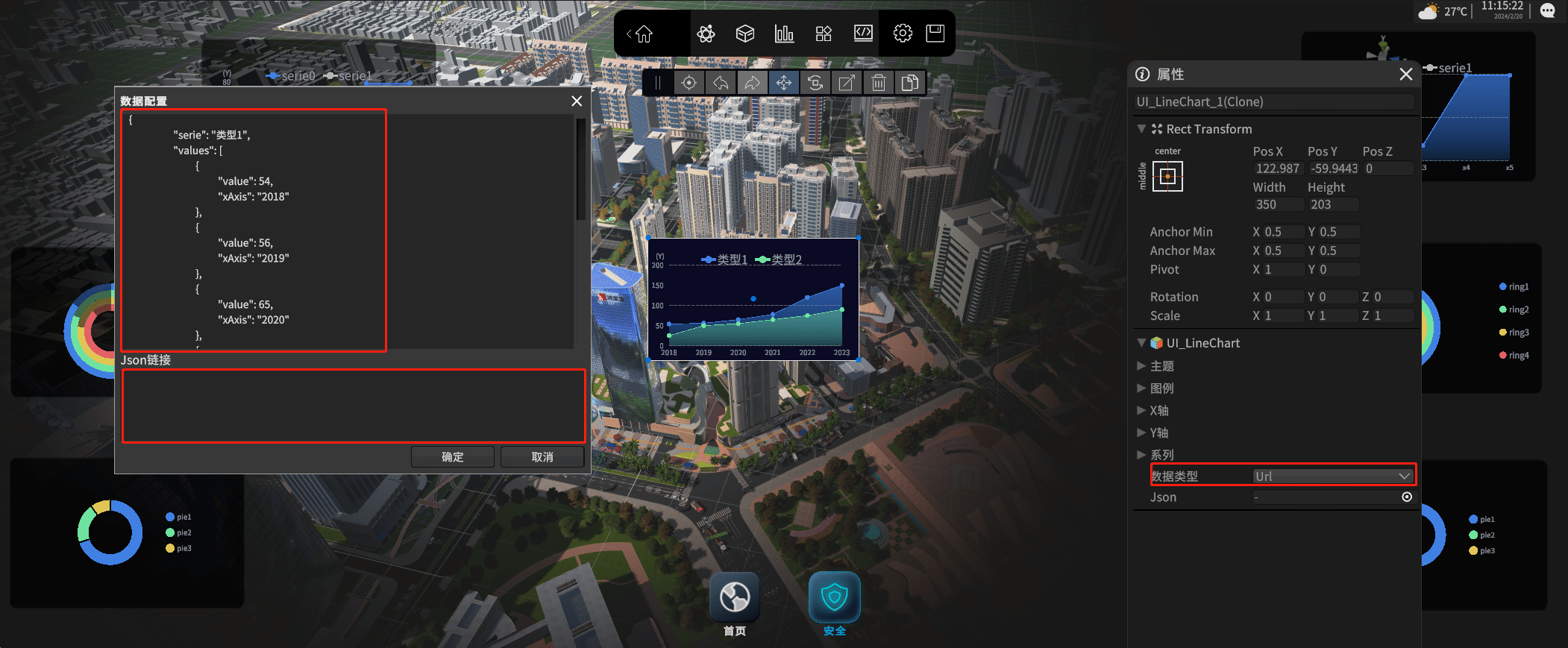Screen dimensions: 1568x648
Task: Open the gear settings icon
Action: click(903, 34)
